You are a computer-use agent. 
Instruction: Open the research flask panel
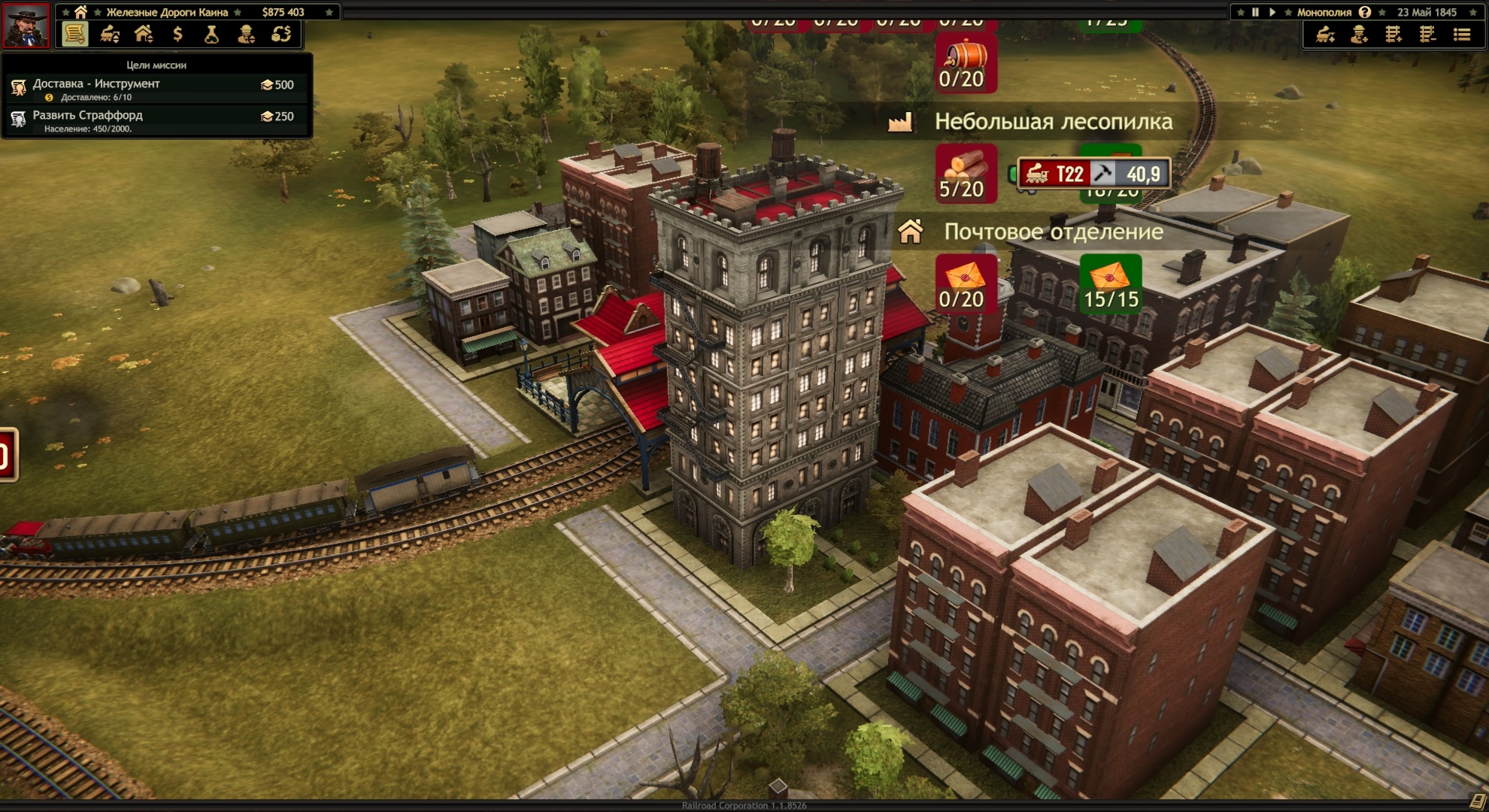(x=211, y=35)
